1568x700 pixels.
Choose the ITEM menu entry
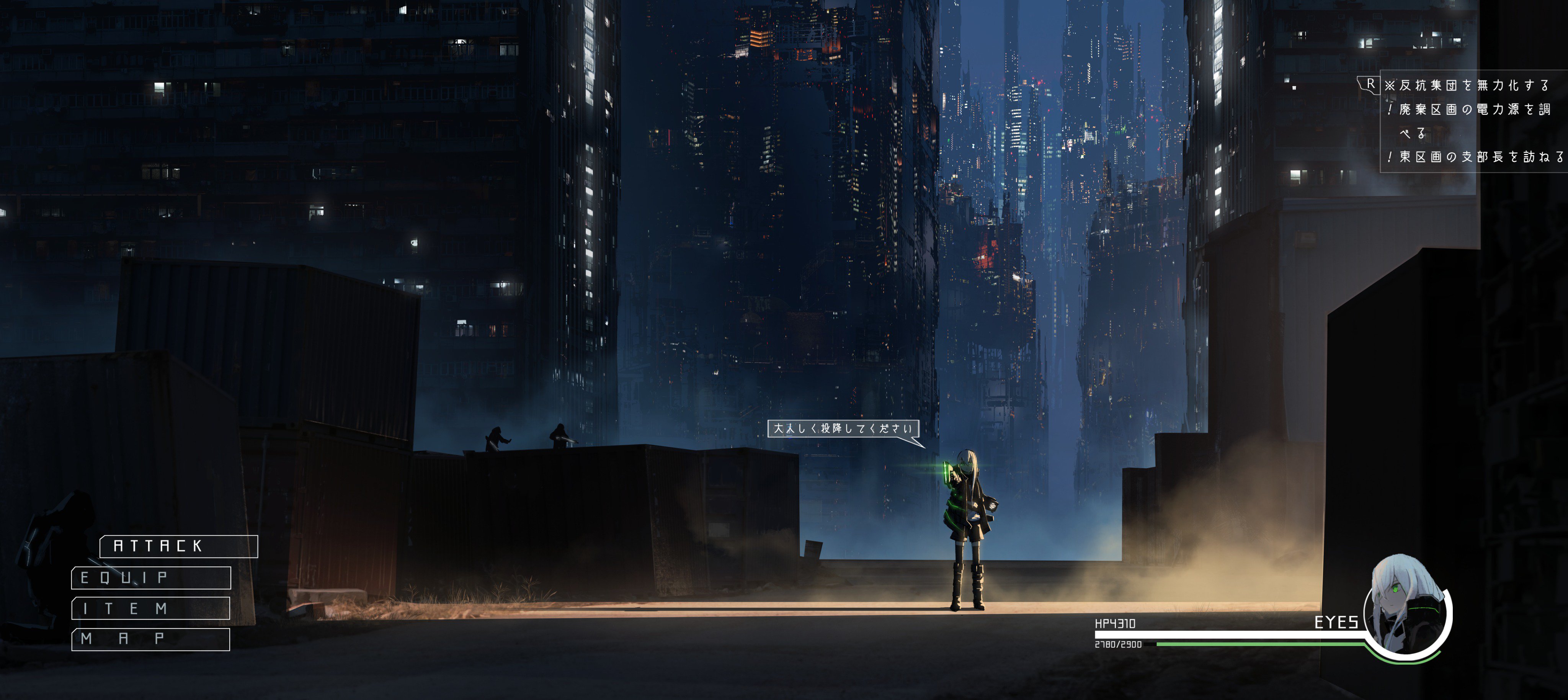pyautogui.click(x=150, y=608)
